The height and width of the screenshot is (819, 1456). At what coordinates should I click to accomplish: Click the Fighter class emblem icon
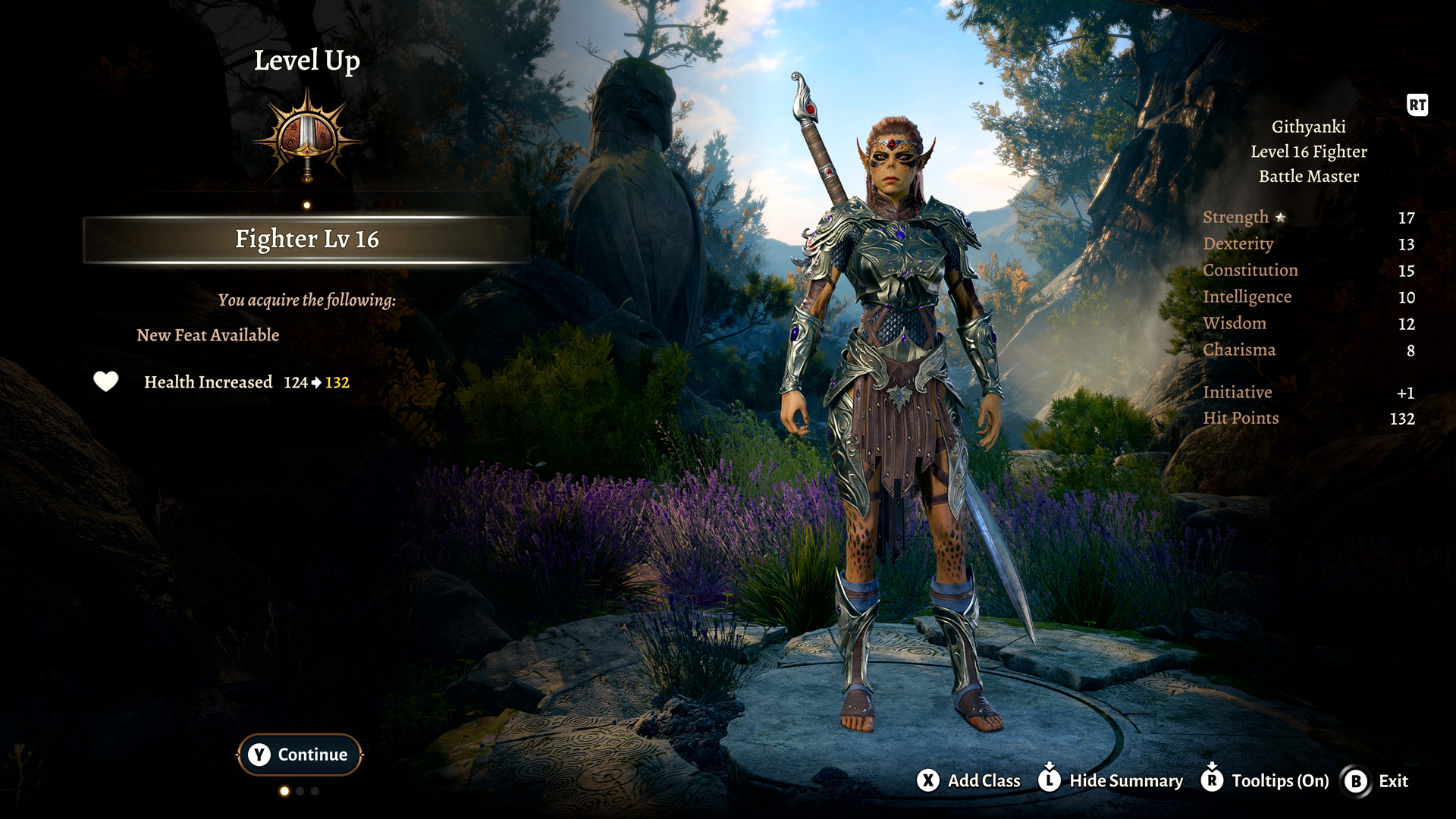[307, 136]
